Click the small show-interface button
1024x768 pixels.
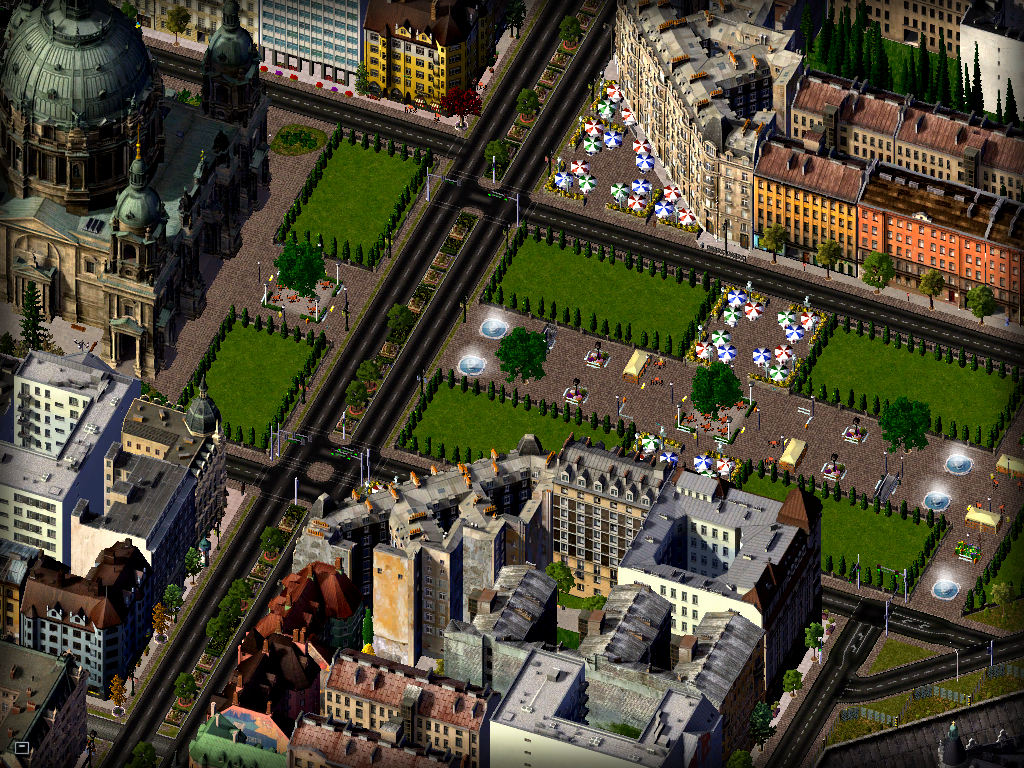[21, 747]
